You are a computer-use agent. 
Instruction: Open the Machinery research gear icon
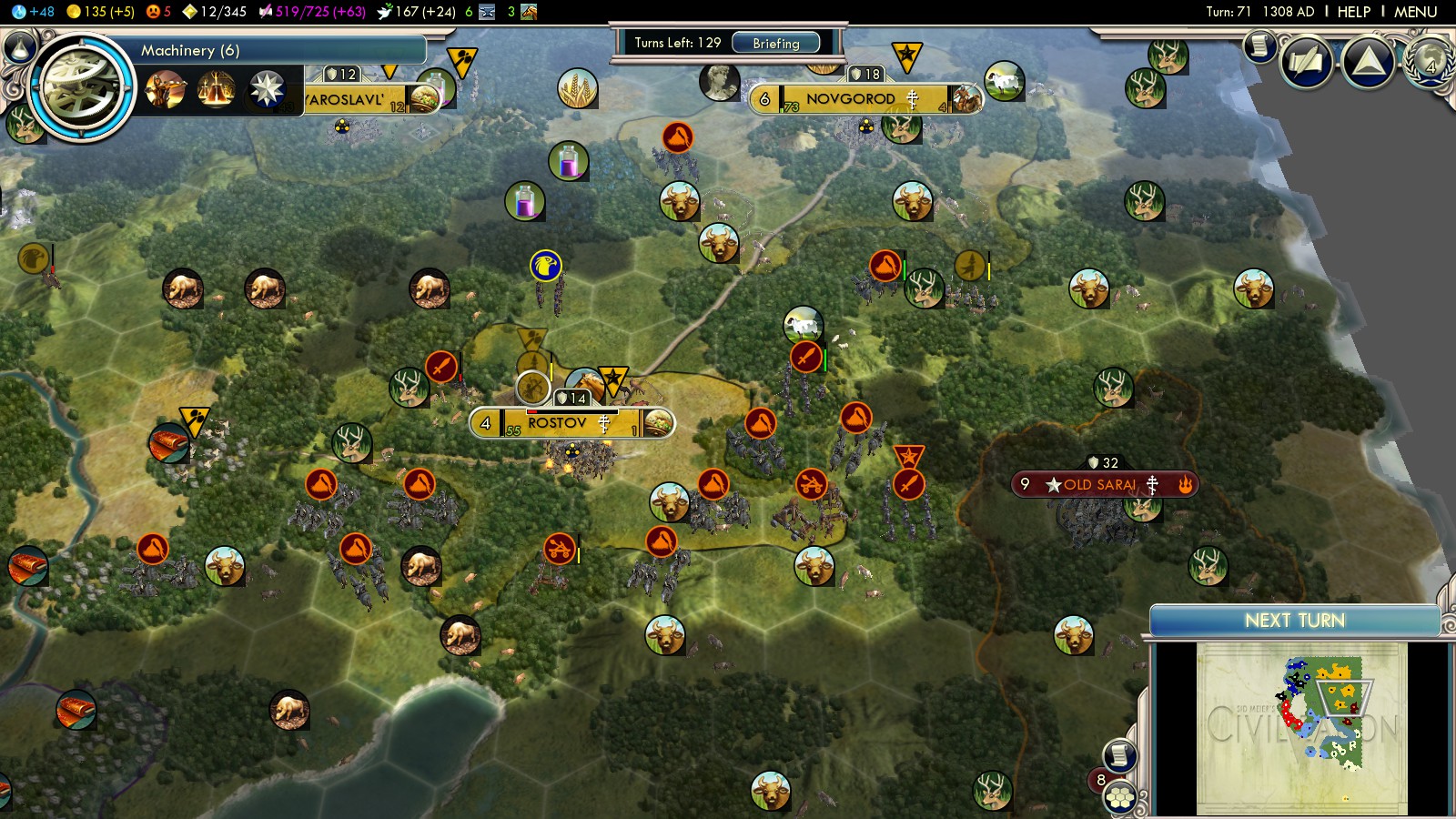(x=83, y=88)
